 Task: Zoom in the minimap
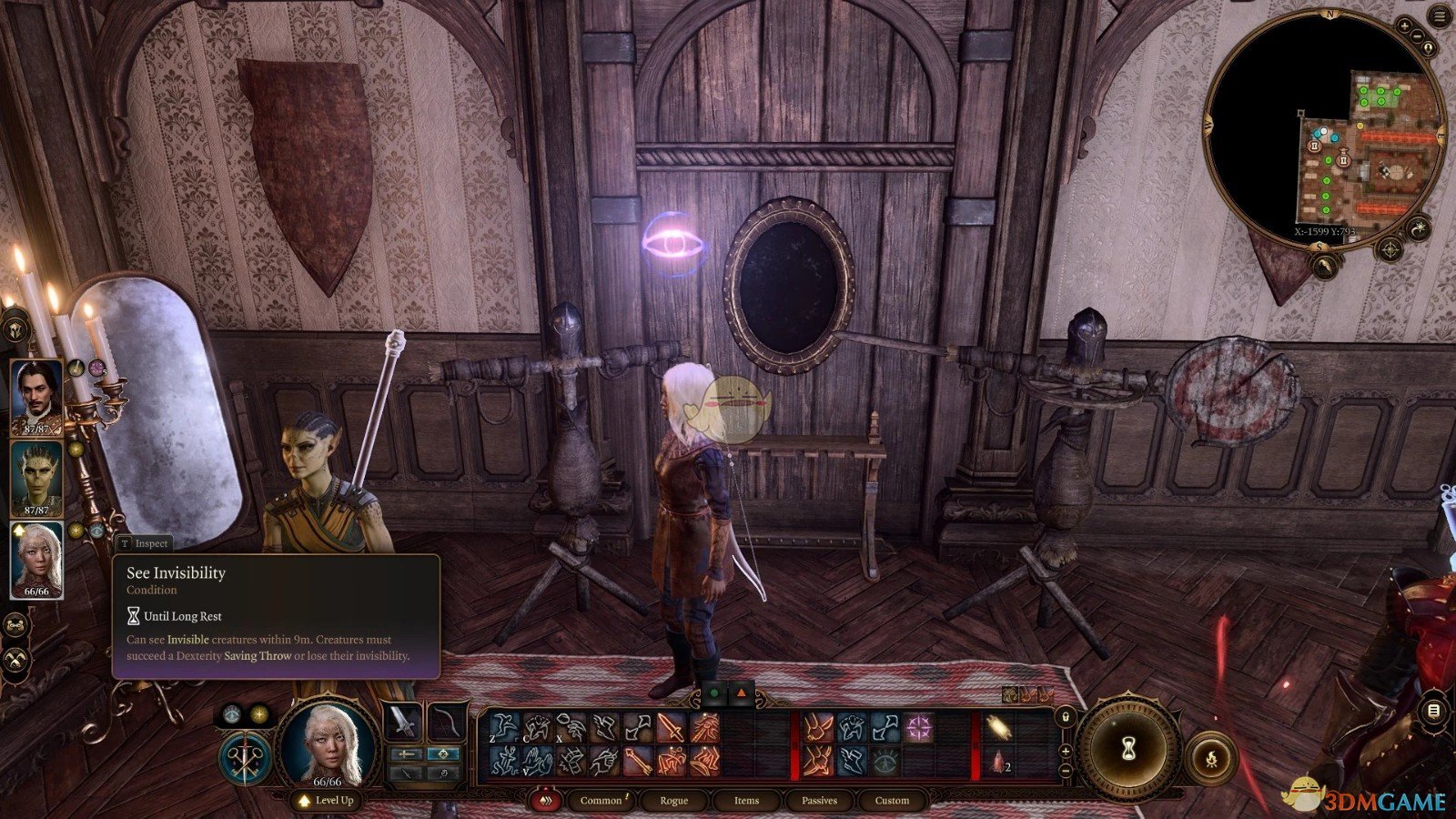1406,26
